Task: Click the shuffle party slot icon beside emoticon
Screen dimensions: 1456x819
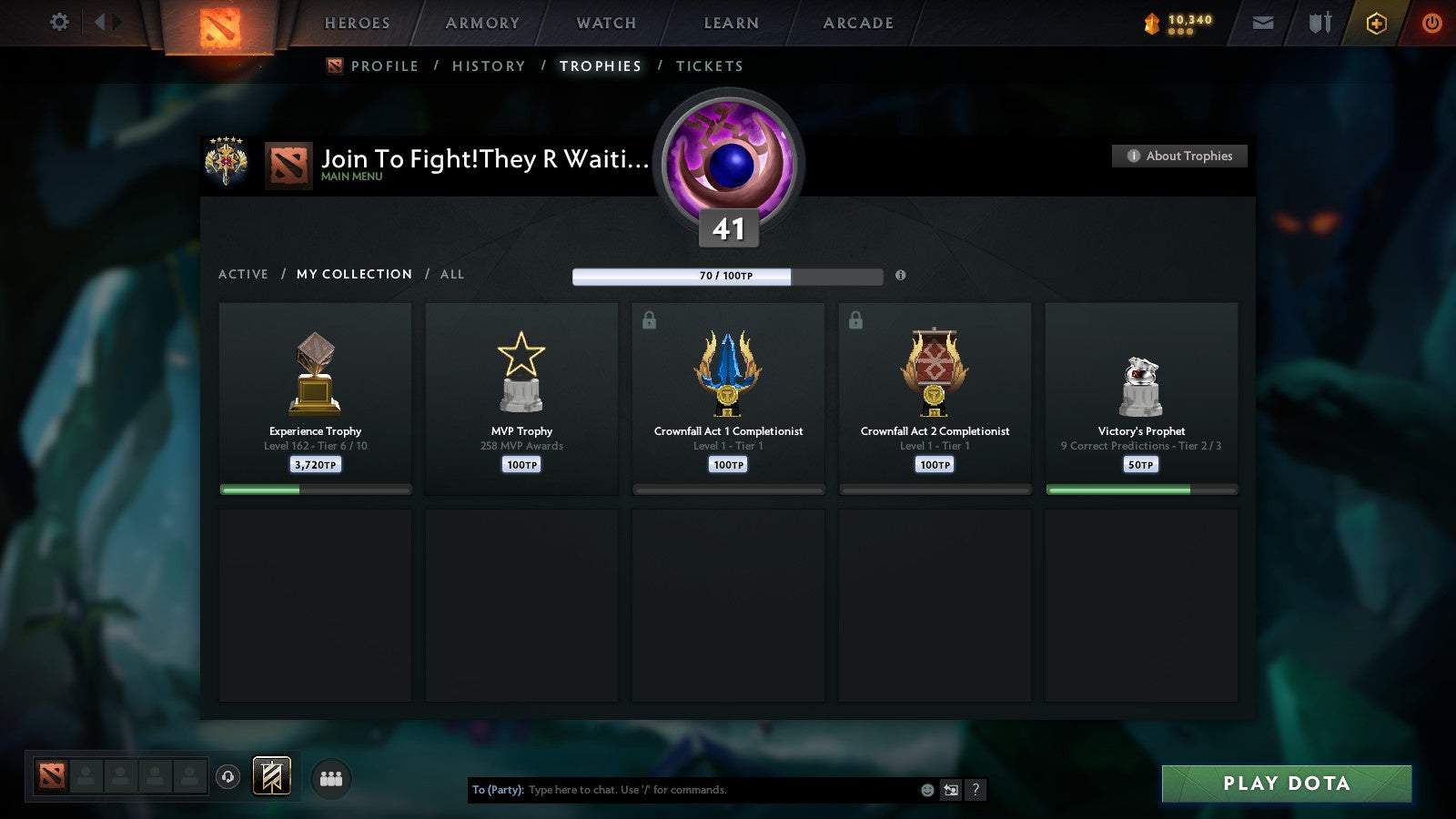Action: tap(949, 790)
